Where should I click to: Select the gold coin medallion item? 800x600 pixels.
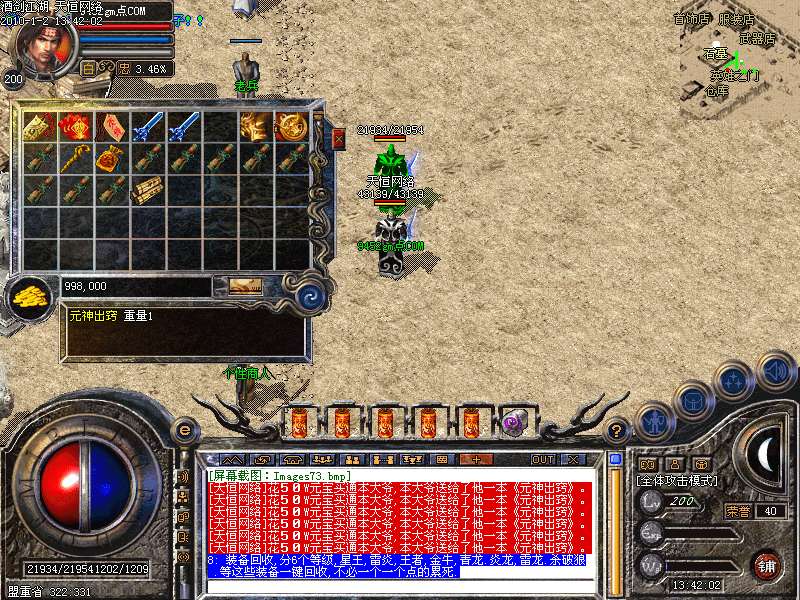[x=291, y=126]
